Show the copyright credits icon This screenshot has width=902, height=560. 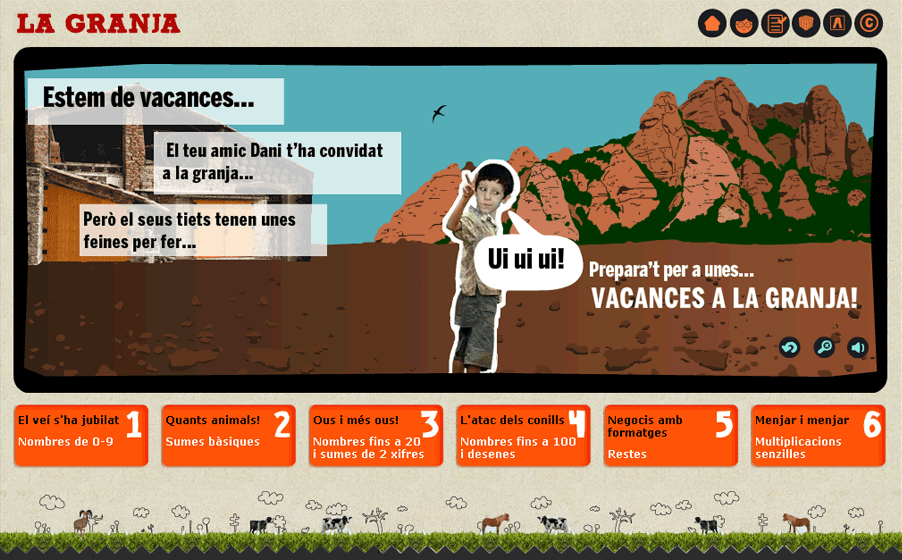click(868, 23)
